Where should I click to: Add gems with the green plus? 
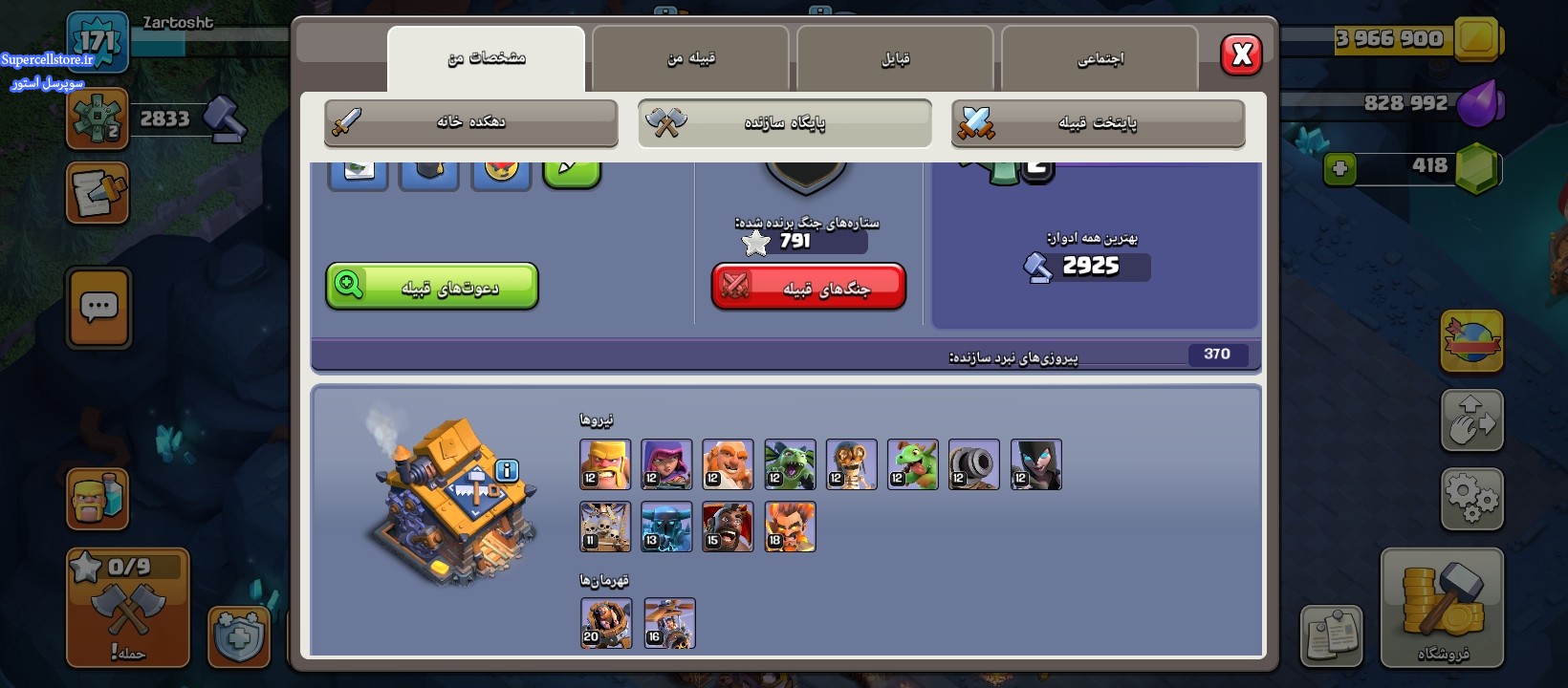(1339, 169)
